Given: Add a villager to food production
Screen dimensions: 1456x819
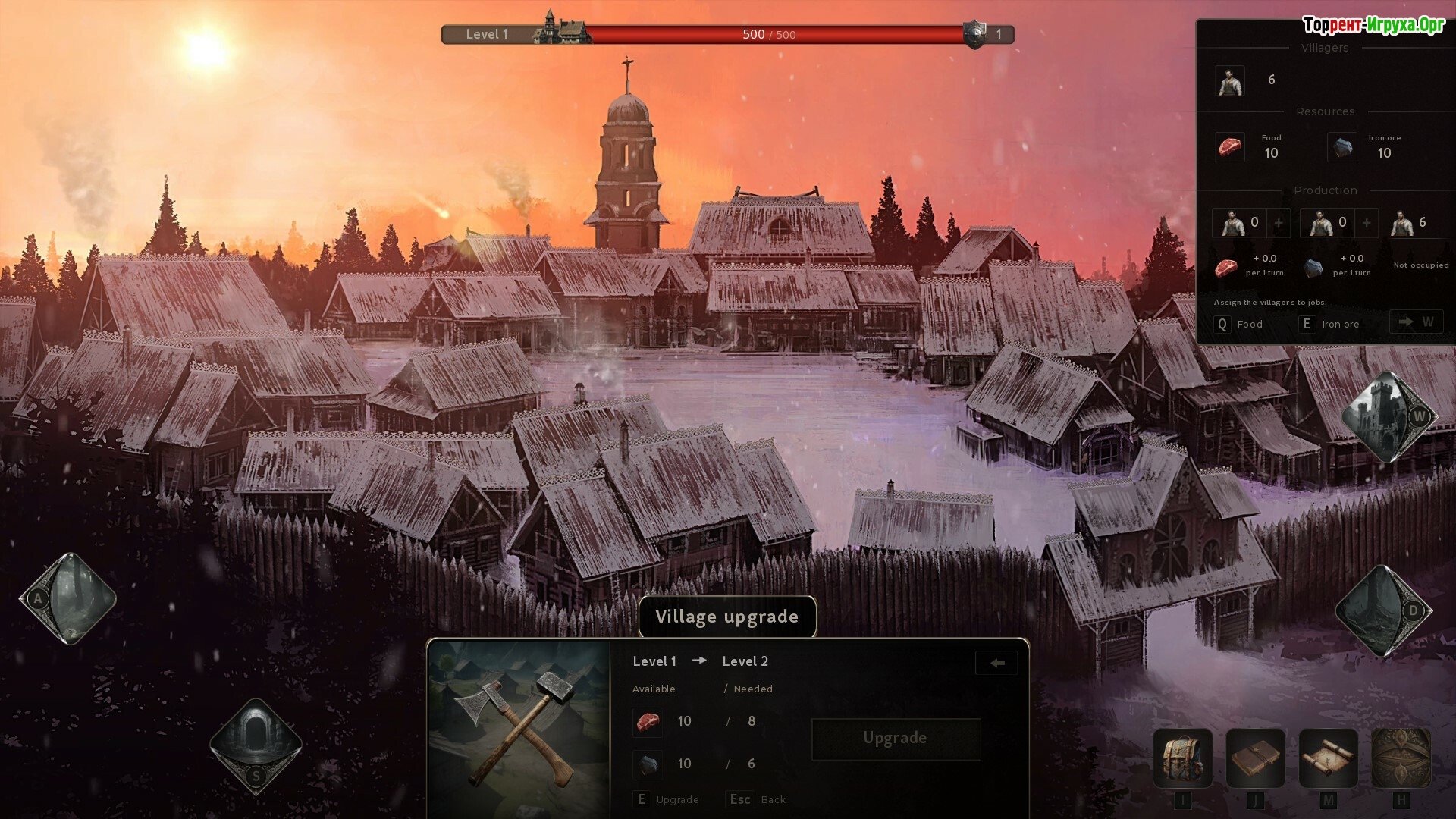Looking at the screenshot, I should 1279,223.
